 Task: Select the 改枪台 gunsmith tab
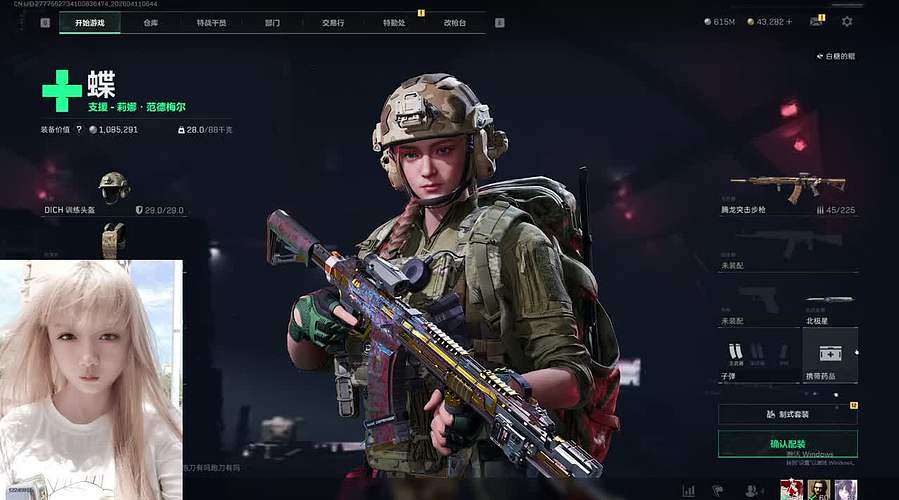coord(455,22)
